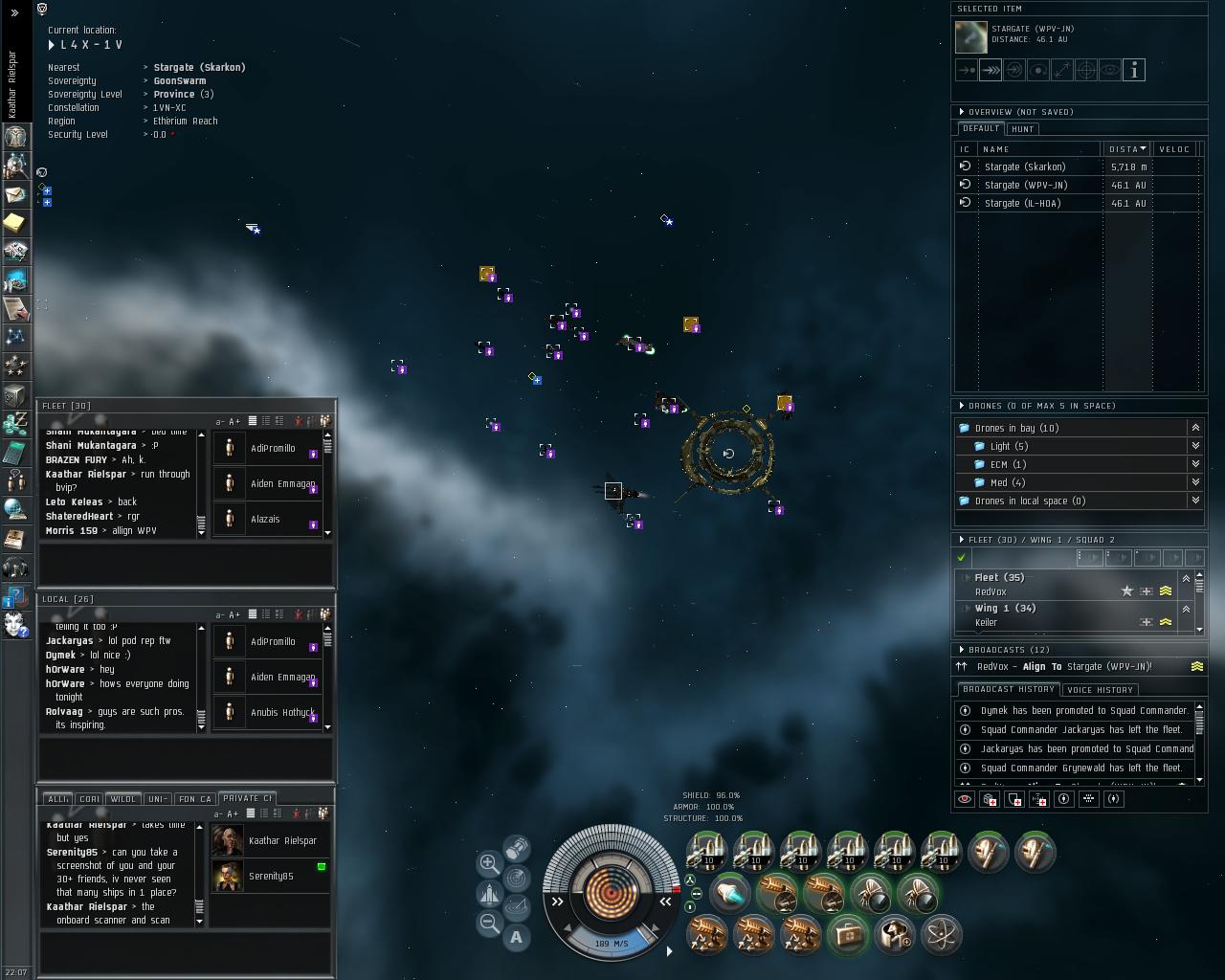Select AdiPromillo in the fleet member list
This screenshot has width=1225, height=980.
(x=273, y=449)
